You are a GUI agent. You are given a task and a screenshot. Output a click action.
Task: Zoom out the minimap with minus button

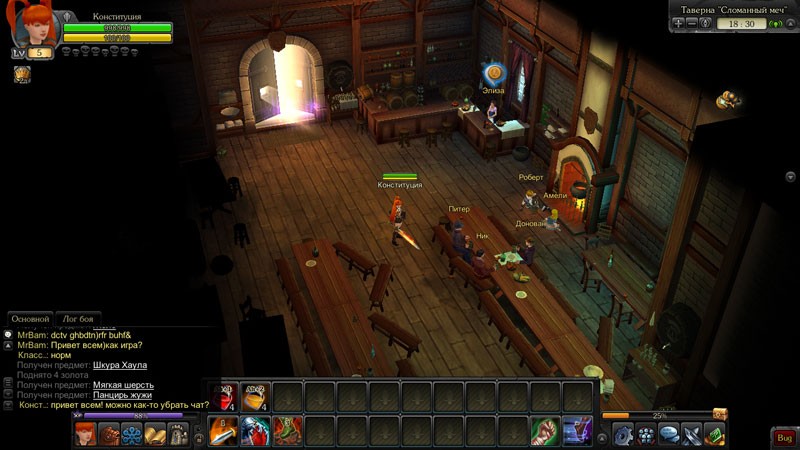click(692, 23)
